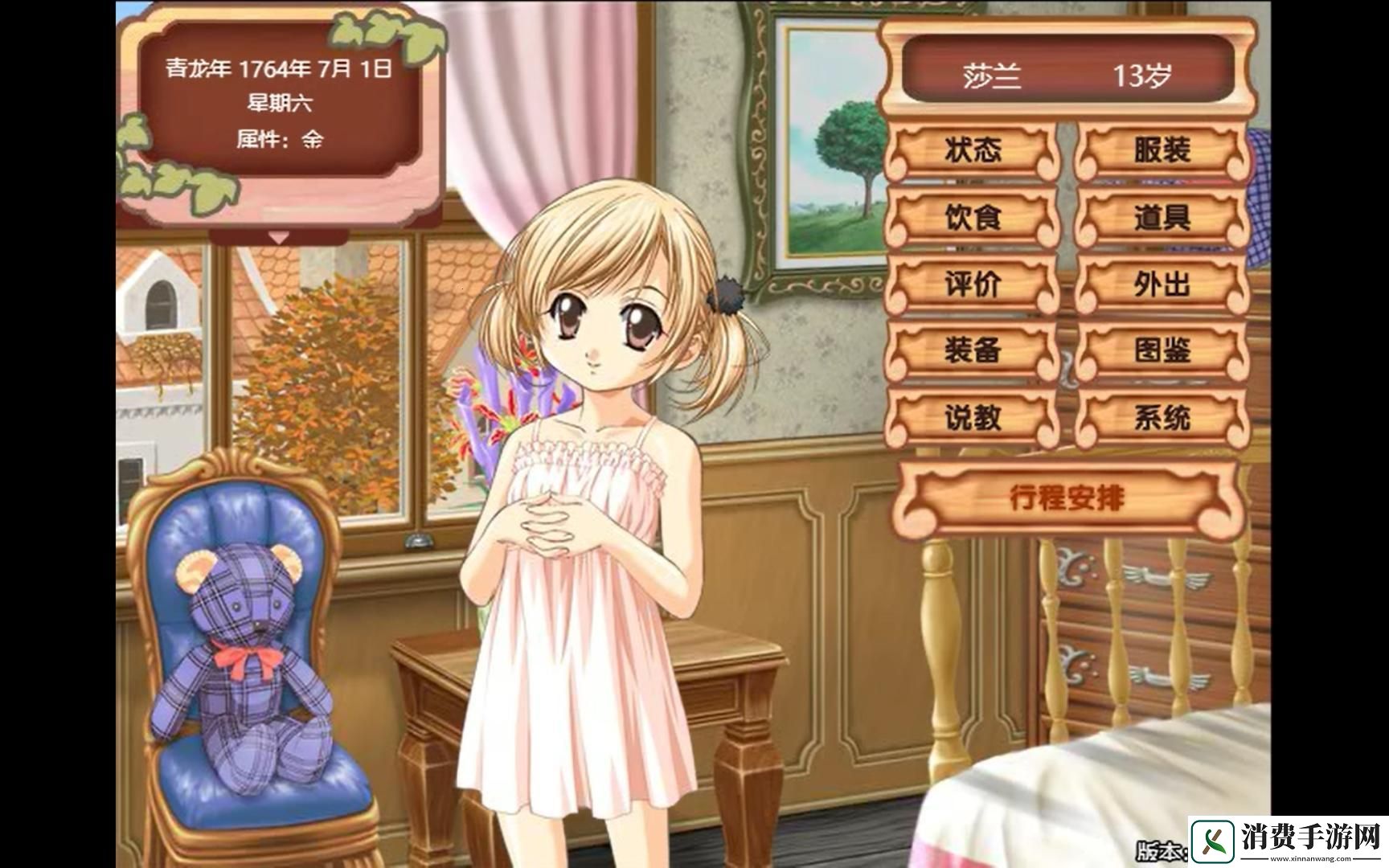1389x868 pixels.
Task: Click the 说教 lecture button
Action: pos(974,418)
